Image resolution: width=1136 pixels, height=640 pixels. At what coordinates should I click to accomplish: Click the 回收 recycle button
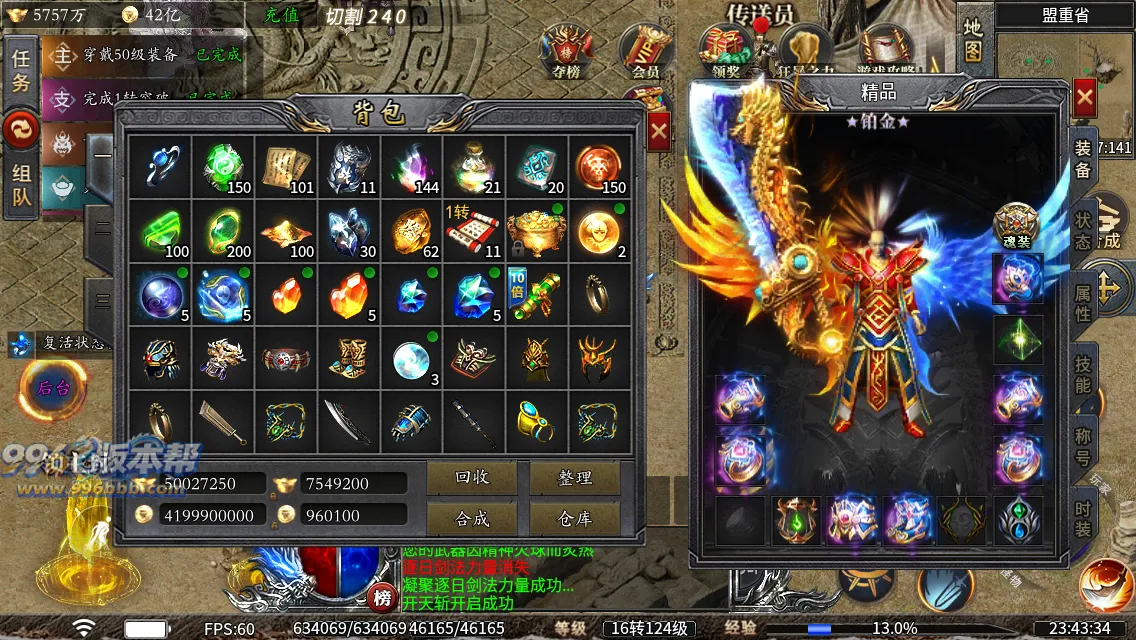tap(471, 478)
